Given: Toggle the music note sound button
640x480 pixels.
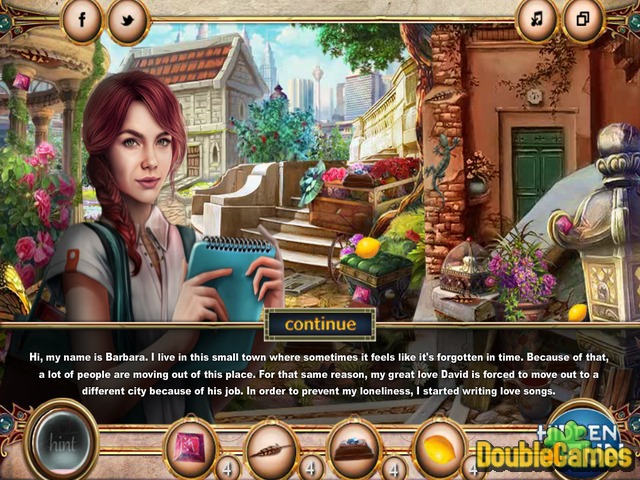Looking at the screenshot, I should 537,19.
